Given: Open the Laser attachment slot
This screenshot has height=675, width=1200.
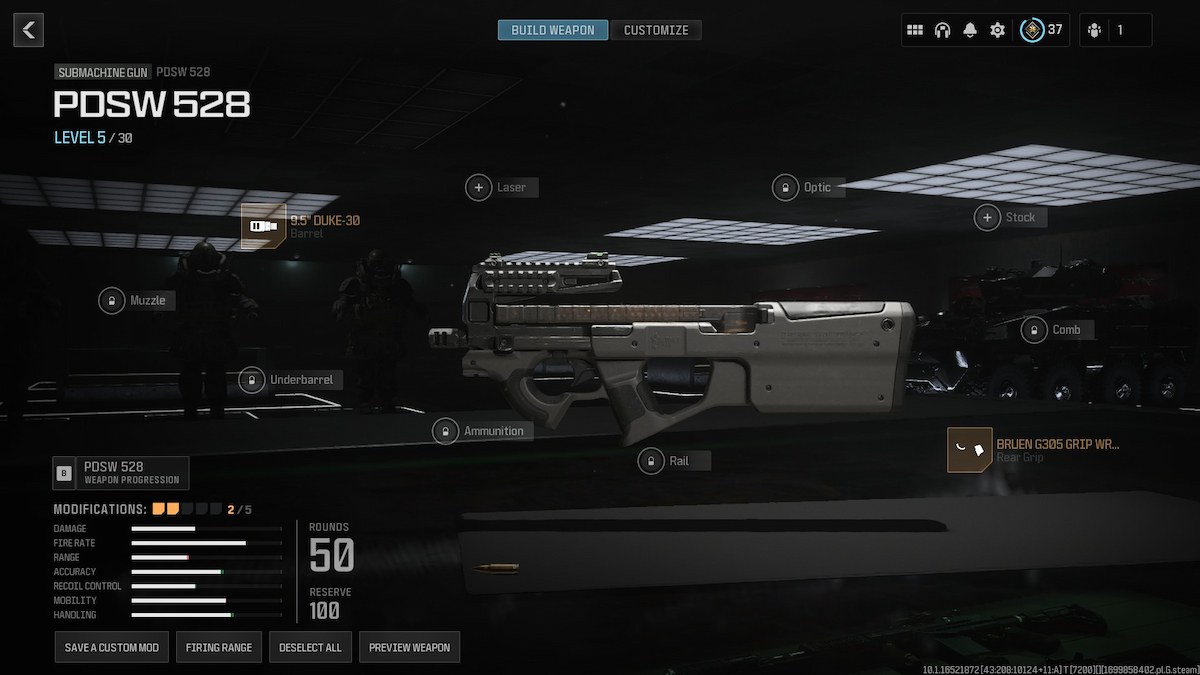Looking at the screenshot, I should (x=480, y=187).
